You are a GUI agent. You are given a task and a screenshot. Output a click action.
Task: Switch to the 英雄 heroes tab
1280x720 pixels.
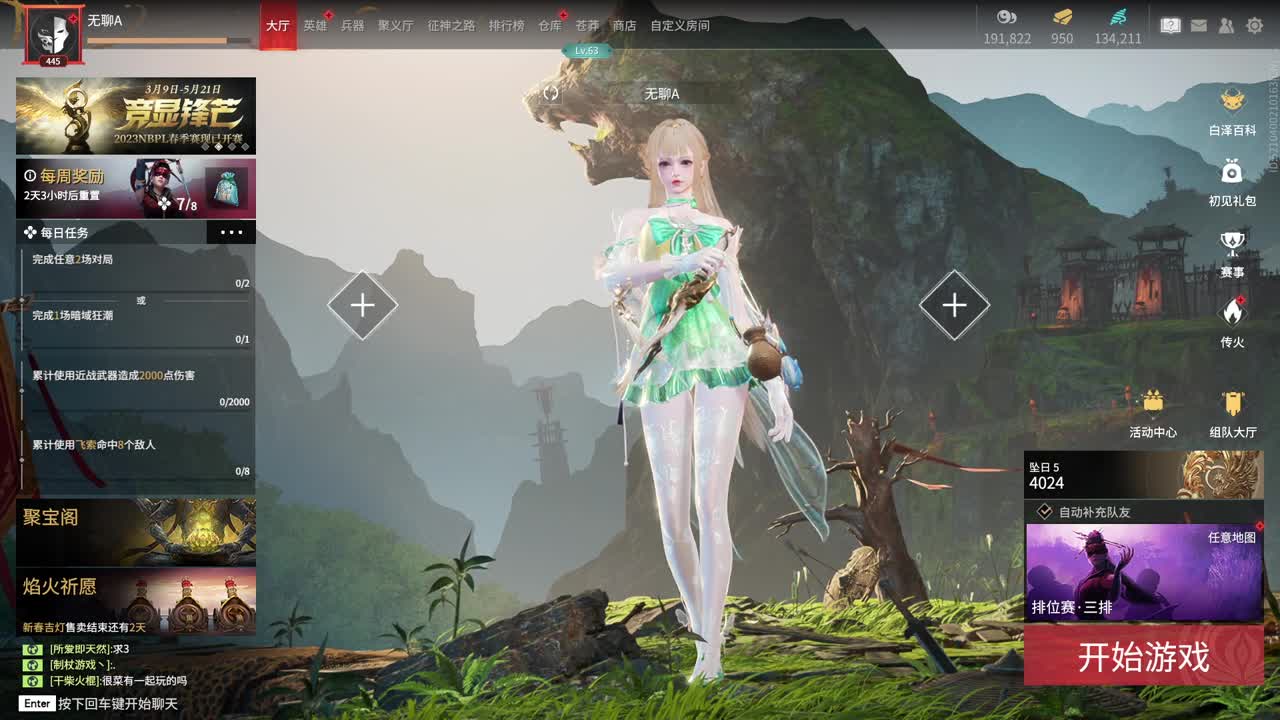[x=315, y=25]
